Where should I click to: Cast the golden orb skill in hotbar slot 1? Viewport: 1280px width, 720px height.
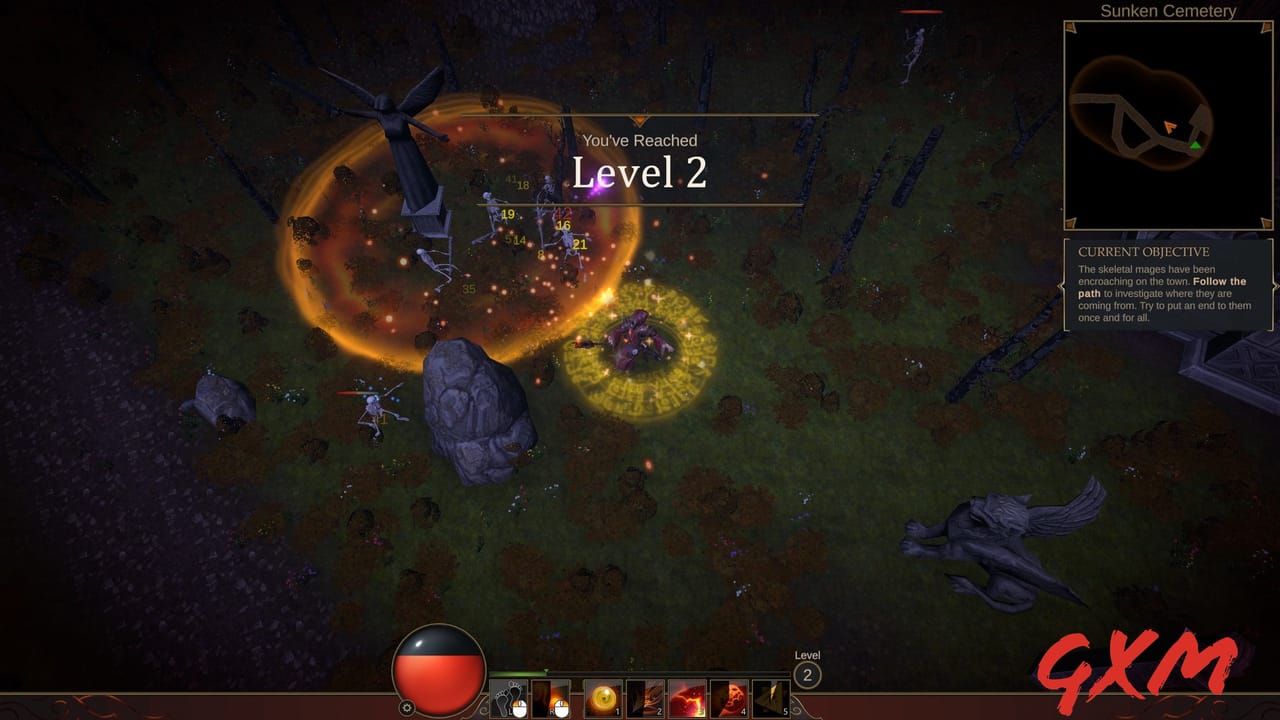pyautogui.click(x=602, y=697)
